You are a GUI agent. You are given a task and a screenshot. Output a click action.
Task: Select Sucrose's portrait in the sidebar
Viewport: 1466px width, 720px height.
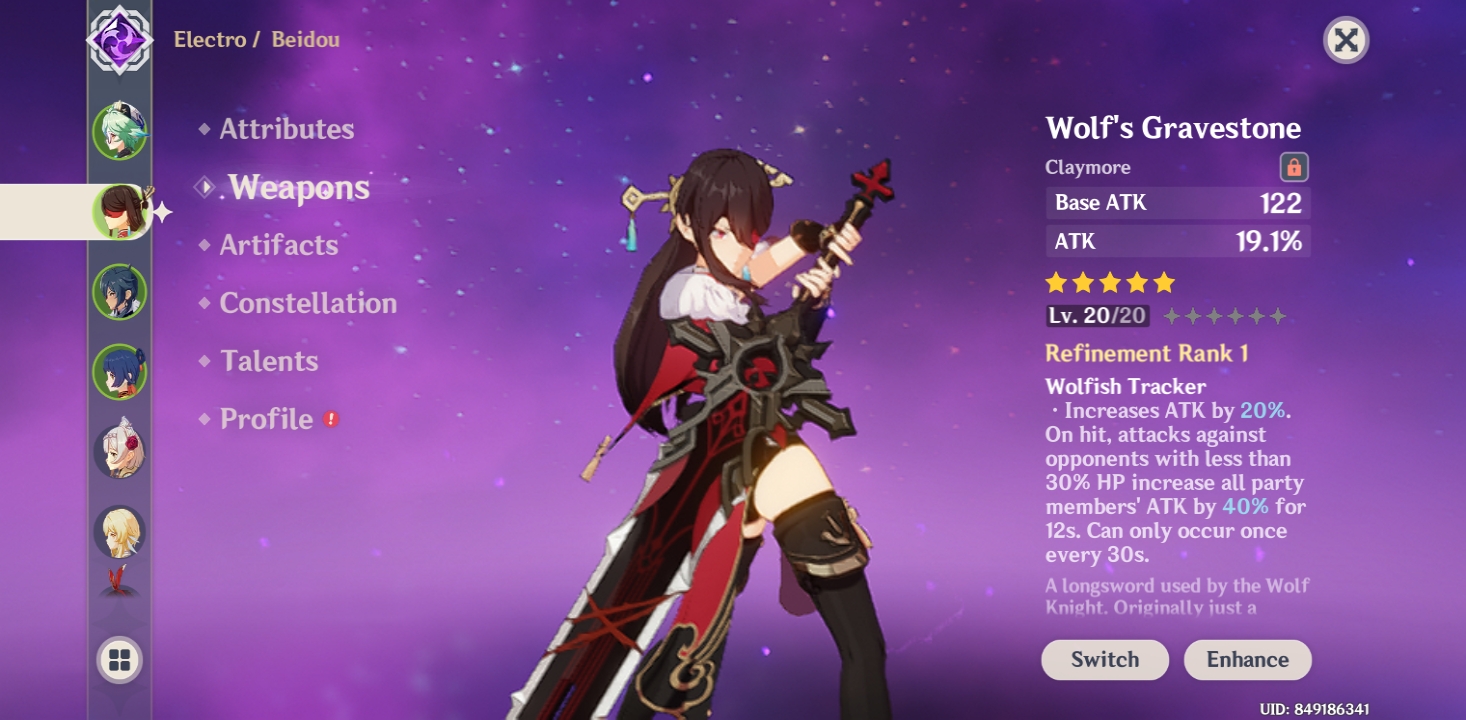point(119,133)
